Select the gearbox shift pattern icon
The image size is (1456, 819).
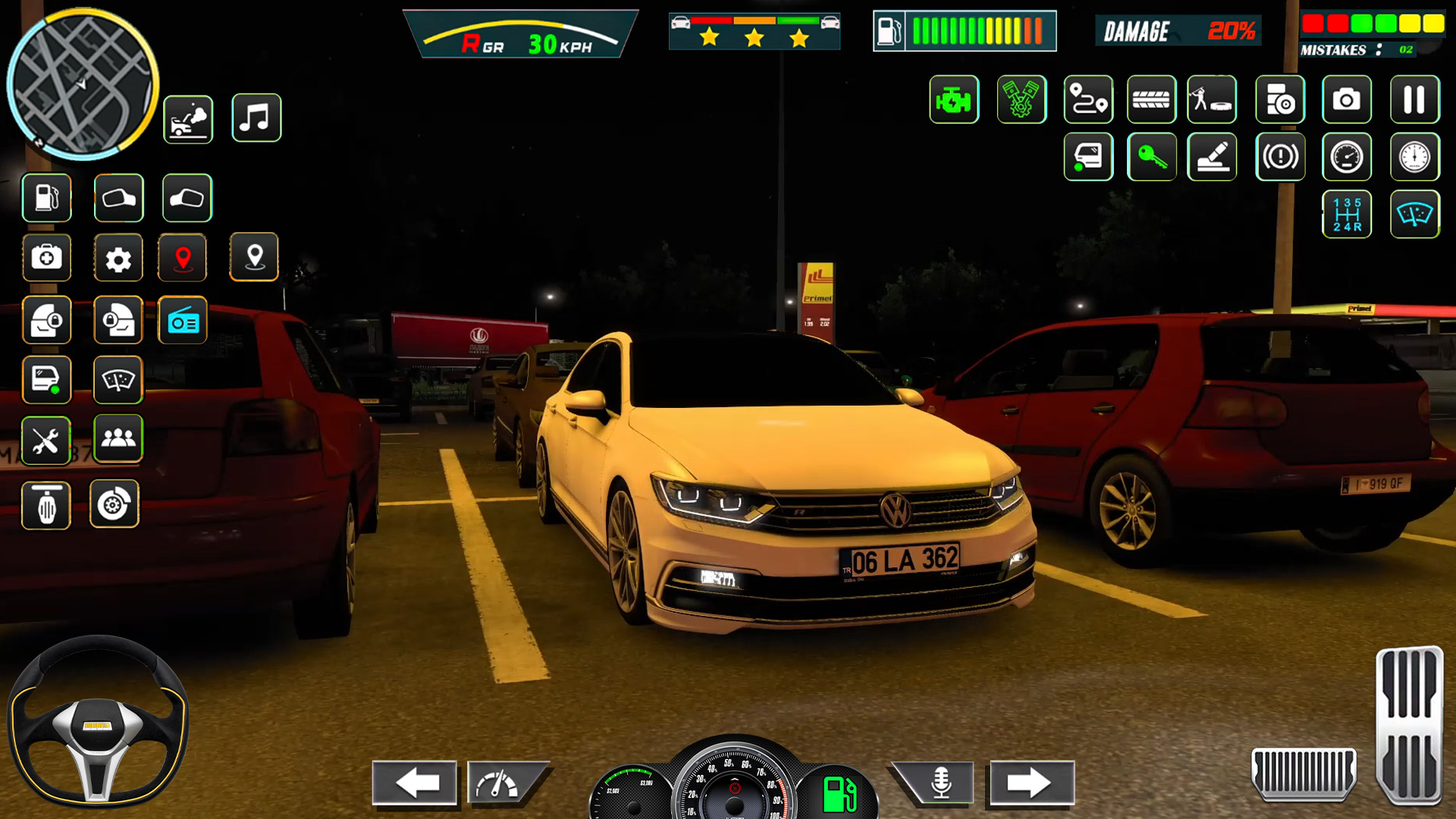pos(1348,214)
